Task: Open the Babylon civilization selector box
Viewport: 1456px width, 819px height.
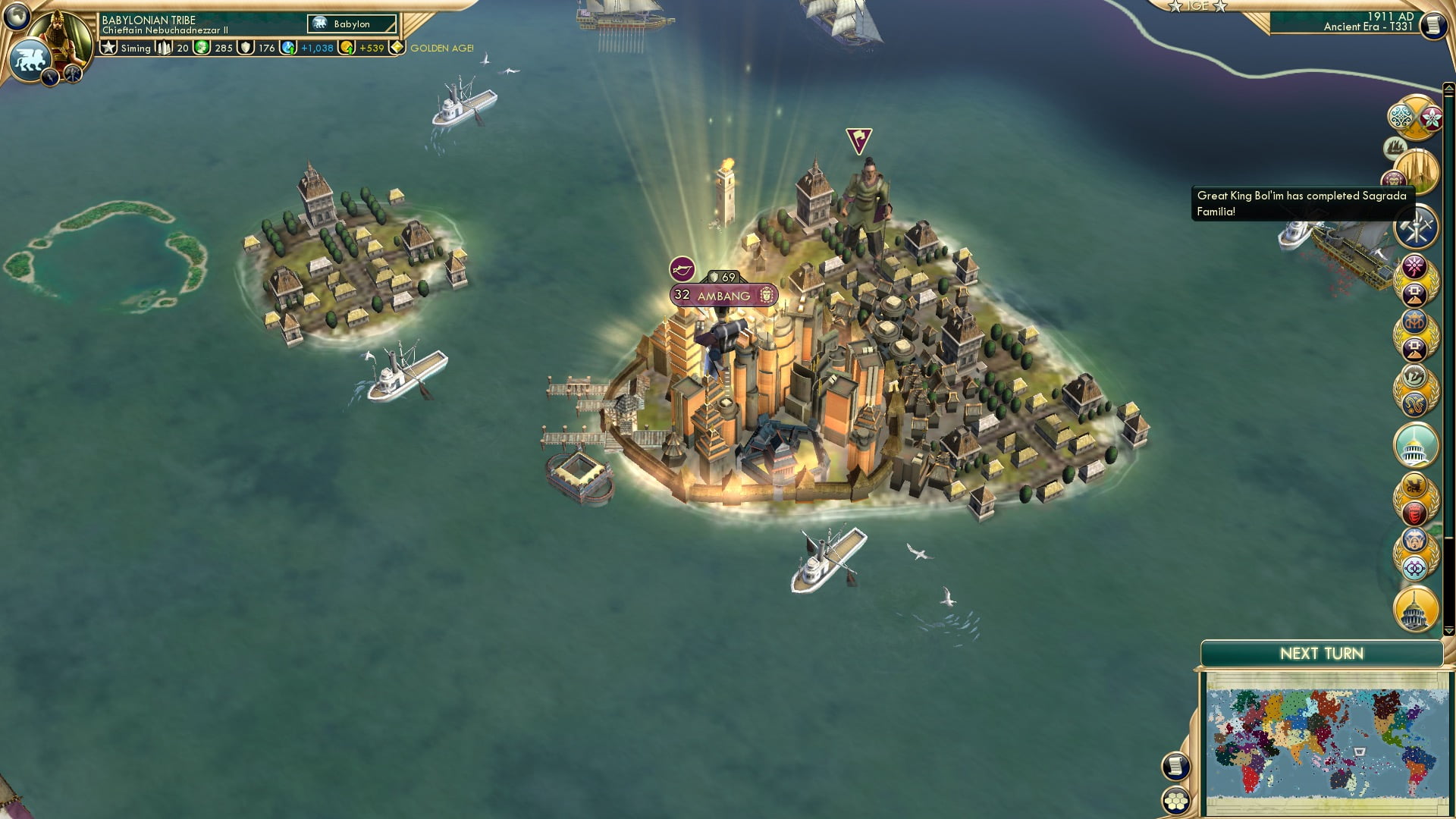Action: pyautogui.click(x=351, y=24)
